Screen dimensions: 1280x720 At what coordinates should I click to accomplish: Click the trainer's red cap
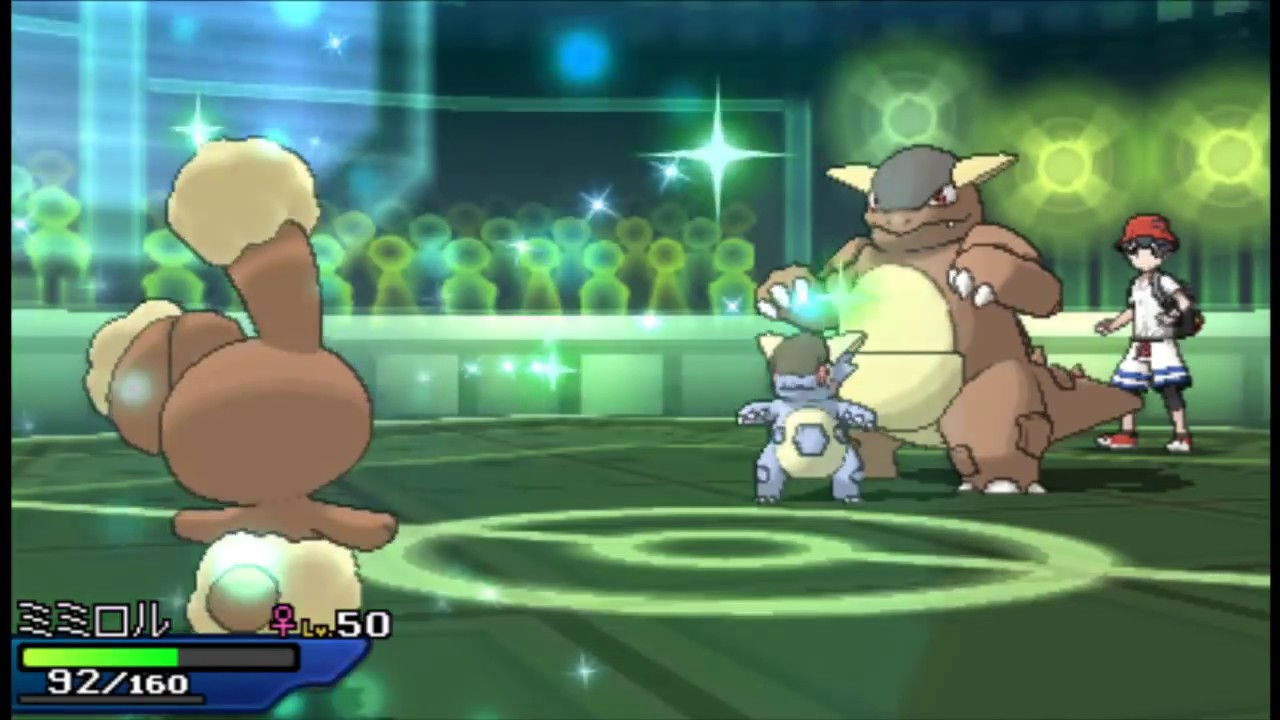point(1148,228)
